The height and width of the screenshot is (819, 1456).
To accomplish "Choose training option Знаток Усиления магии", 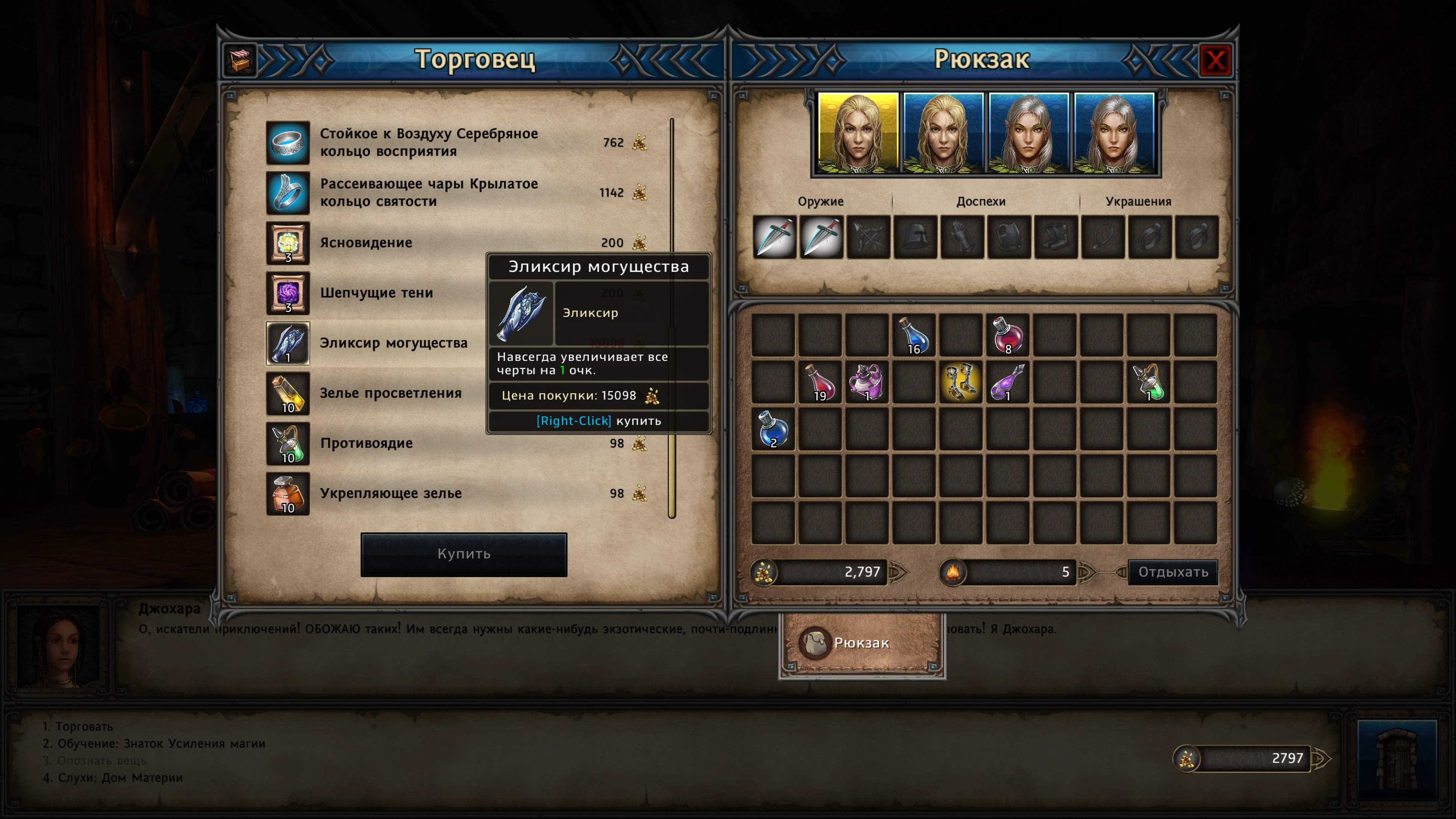I will point(161,743).
